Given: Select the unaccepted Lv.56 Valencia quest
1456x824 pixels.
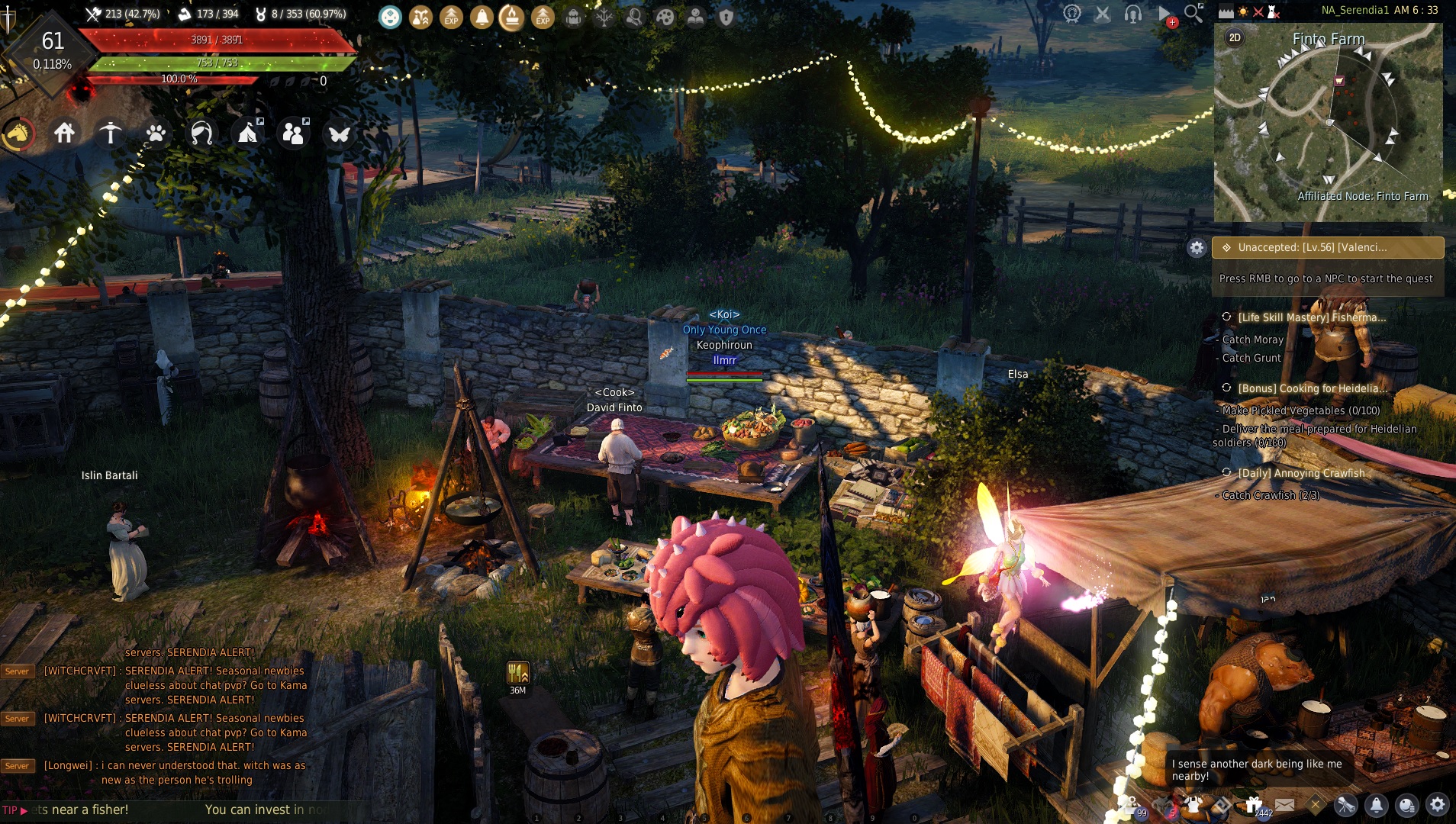Looking at the screenshot, I should pyautogui.click(x=1328, y=247).
